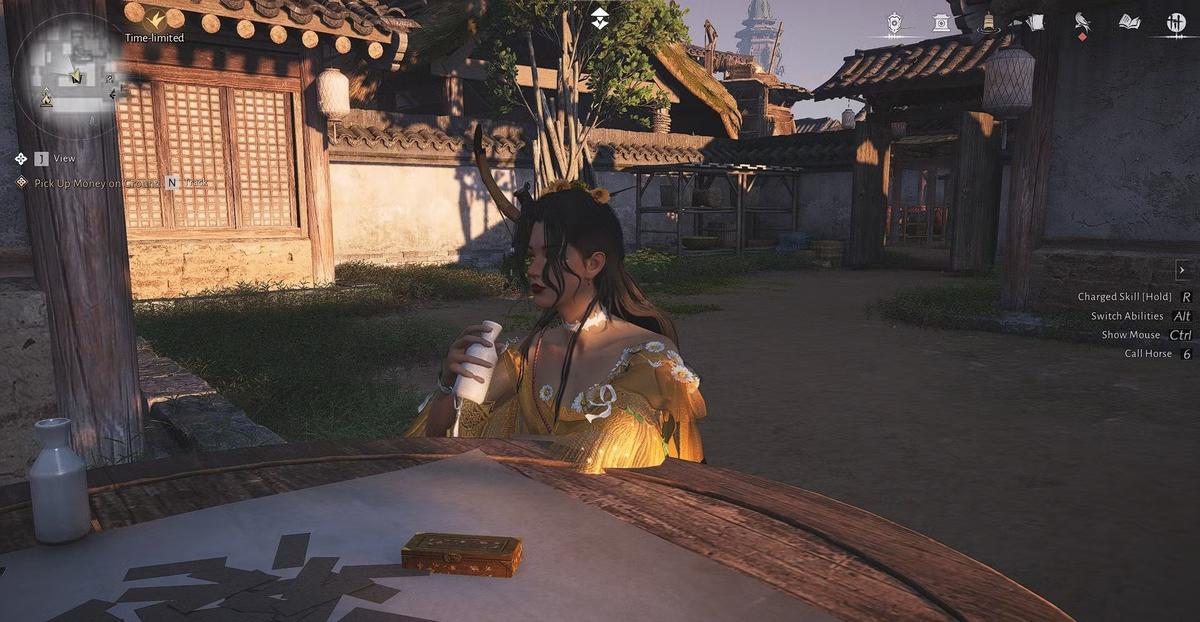The height and width of the screenshot is (622, 1200).
Task: Select the golden lantern icon in the top bar
Action: point(988,23)
